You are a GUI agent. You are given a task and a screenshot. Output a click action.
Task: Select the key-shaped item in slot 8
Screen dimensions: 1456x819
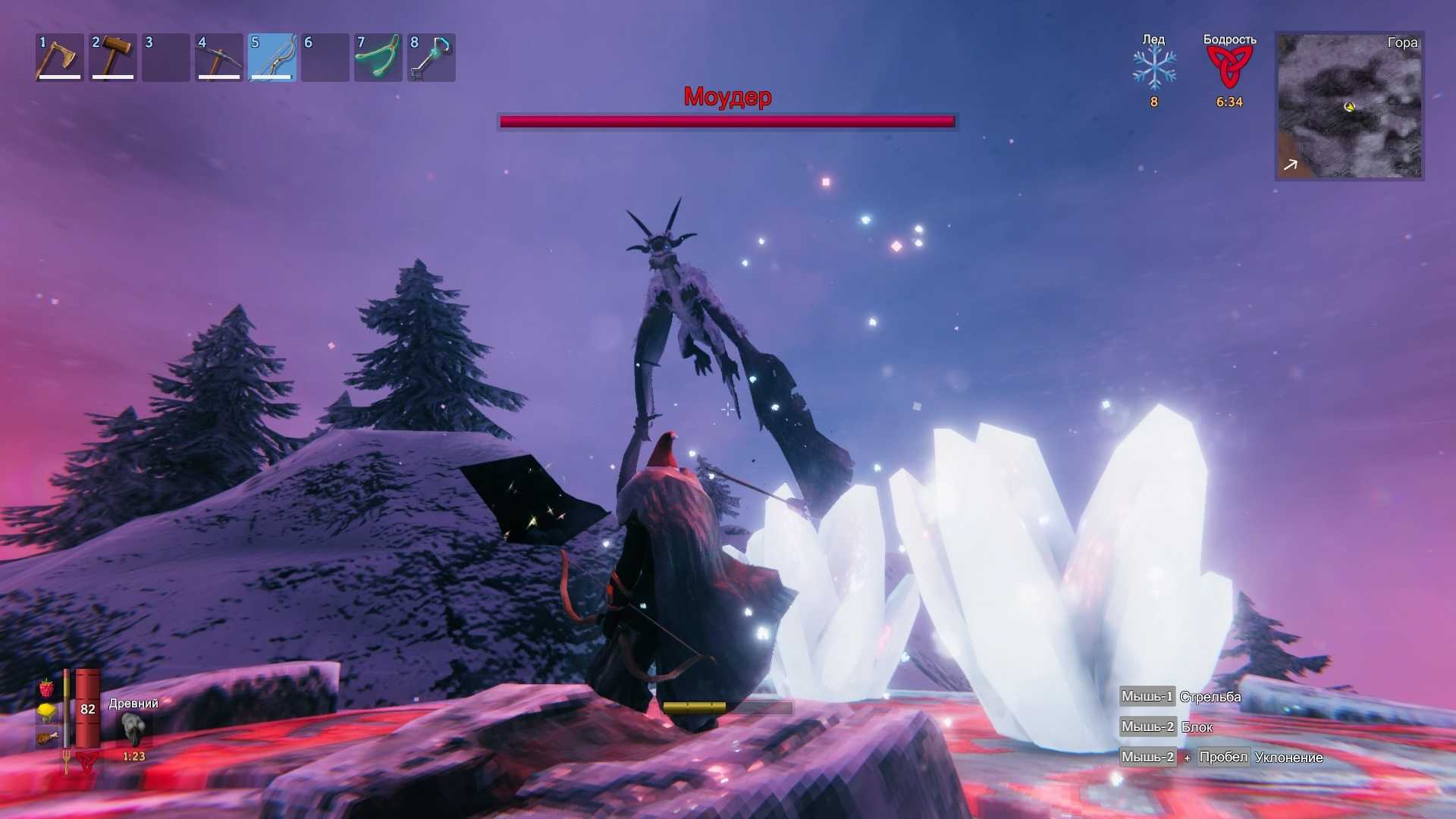point(431,58)
